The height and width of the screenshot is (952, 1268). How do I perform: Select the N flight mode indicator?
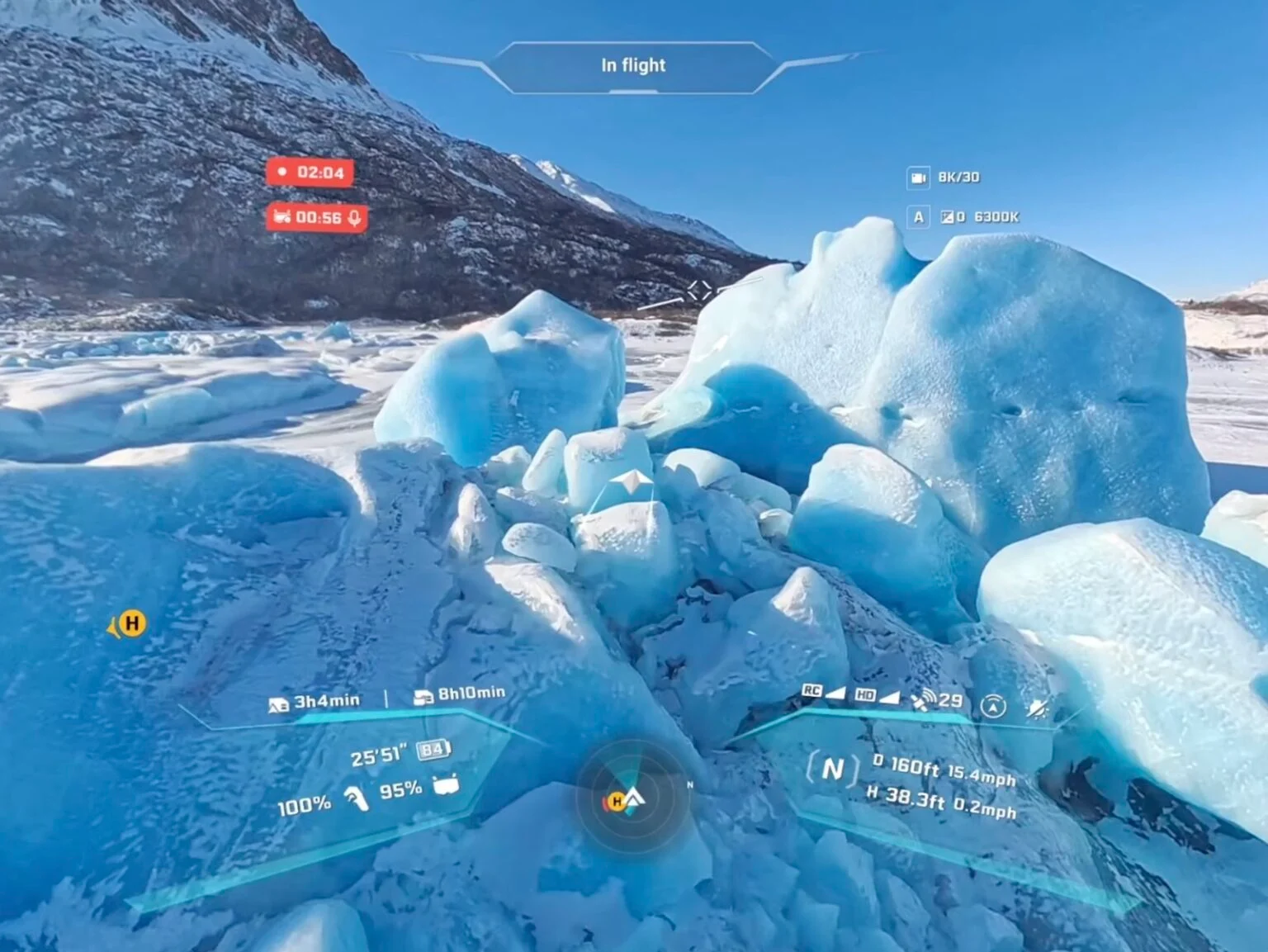[832, 770]
